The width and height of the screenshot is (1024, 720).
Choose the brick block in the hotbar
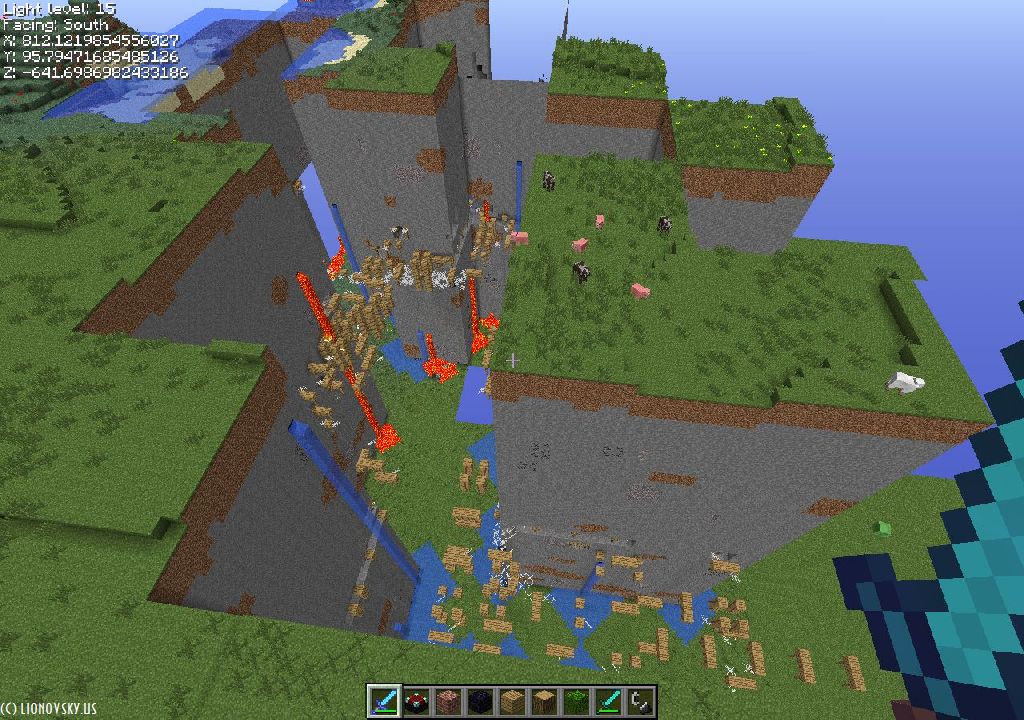448,700
